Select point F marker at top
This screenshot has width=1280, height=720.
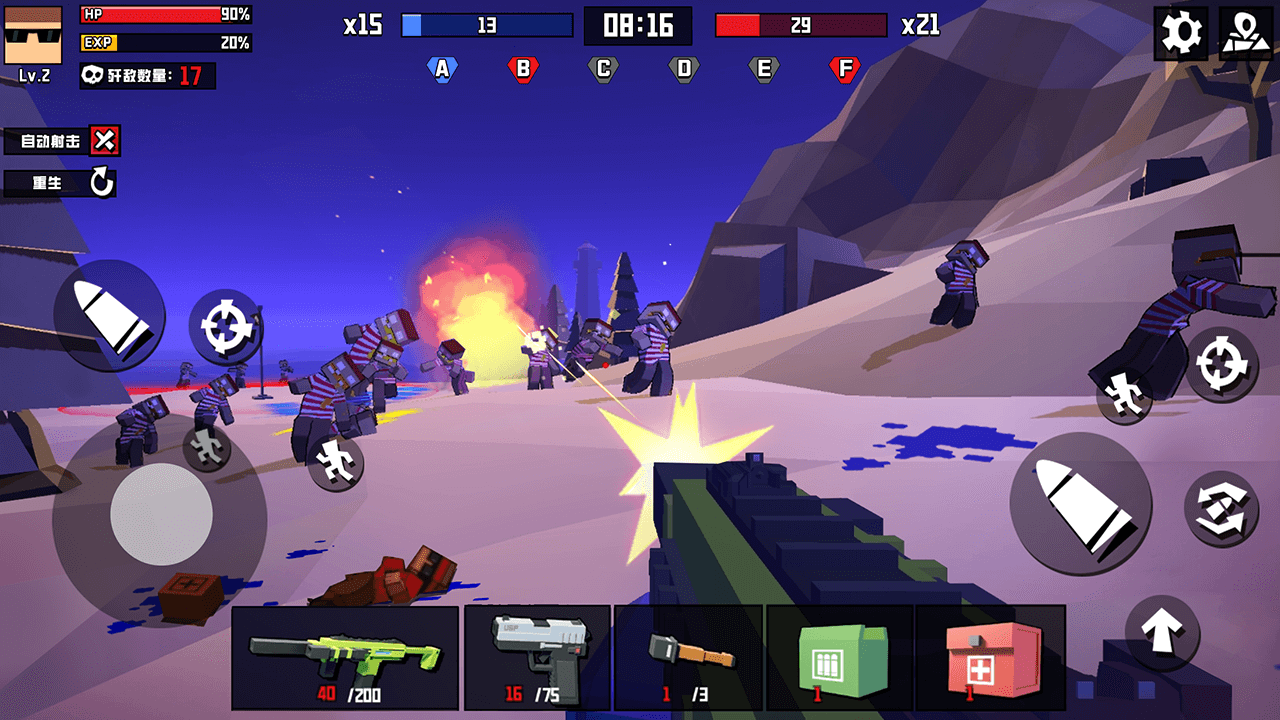tap(845, 68)
